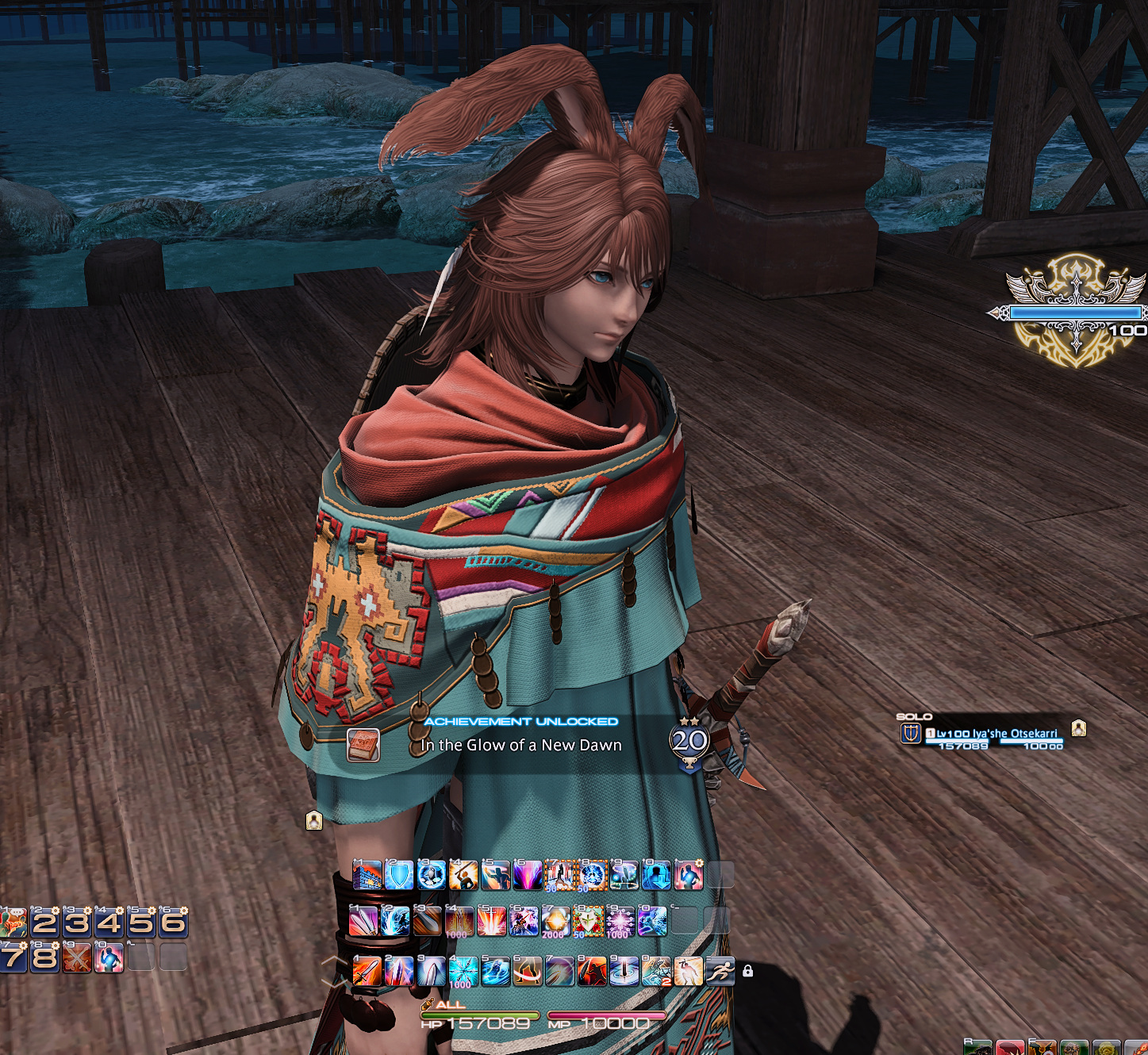
Task: Use the blue down-arrow silhouette ability
Action: 656,875
